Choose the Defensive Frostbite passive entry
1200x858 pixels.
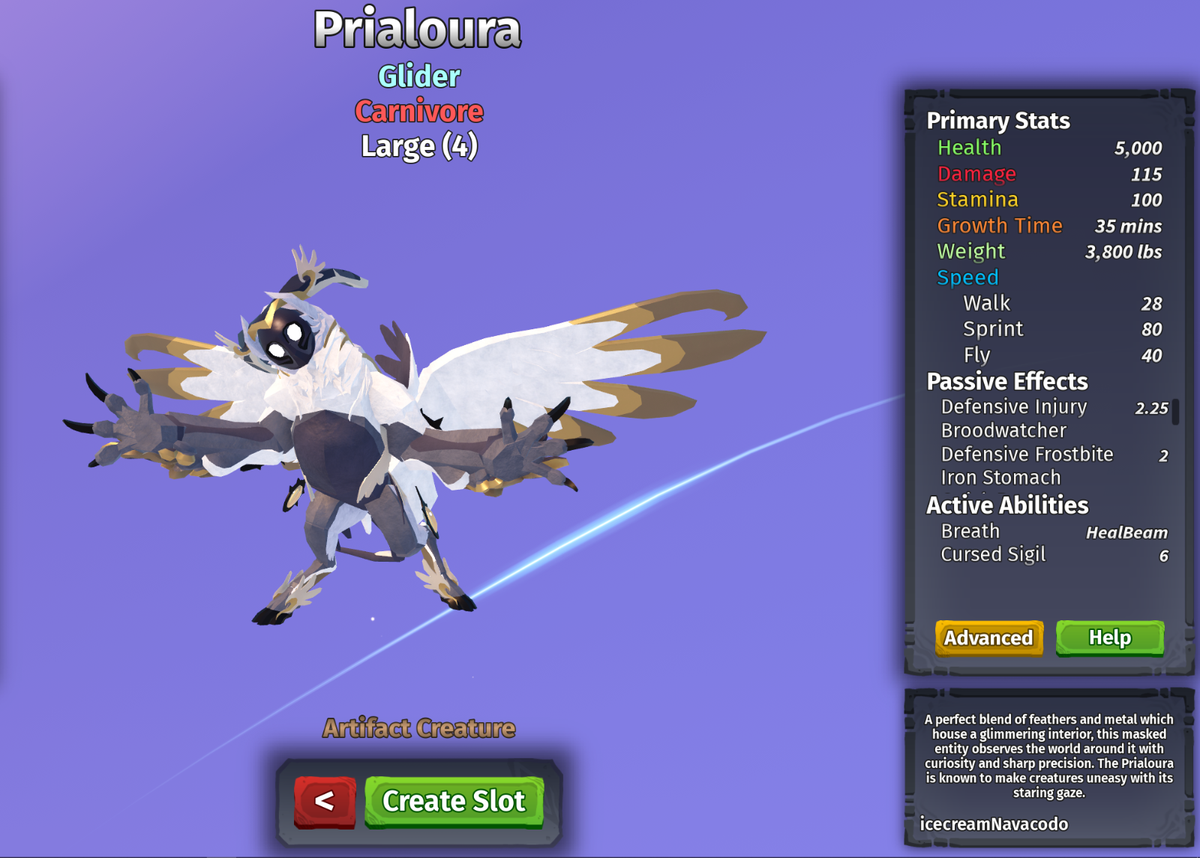tap(1027, 455)
